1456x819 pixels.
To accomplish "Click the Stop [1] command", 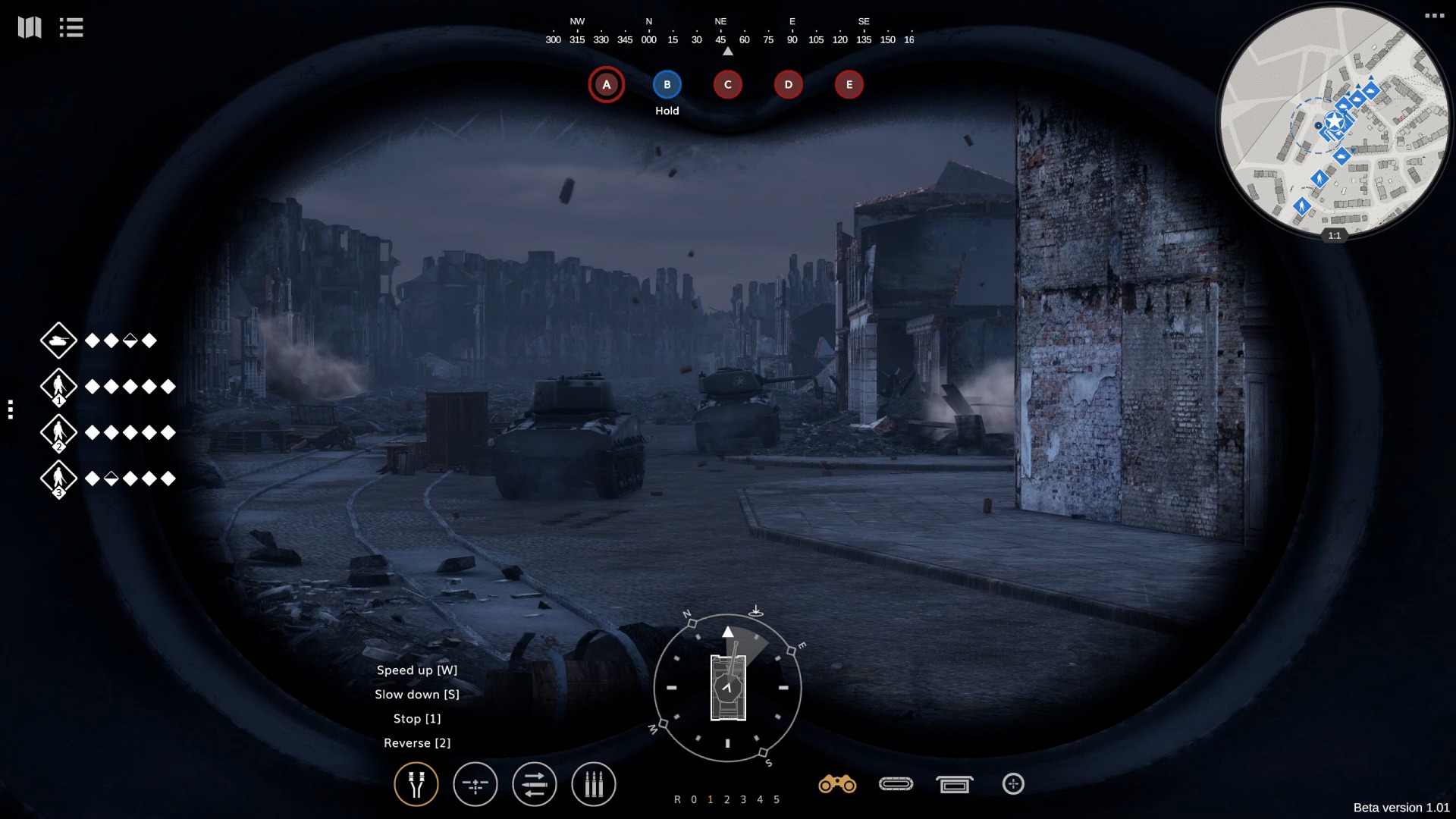I will pos(417,718).
